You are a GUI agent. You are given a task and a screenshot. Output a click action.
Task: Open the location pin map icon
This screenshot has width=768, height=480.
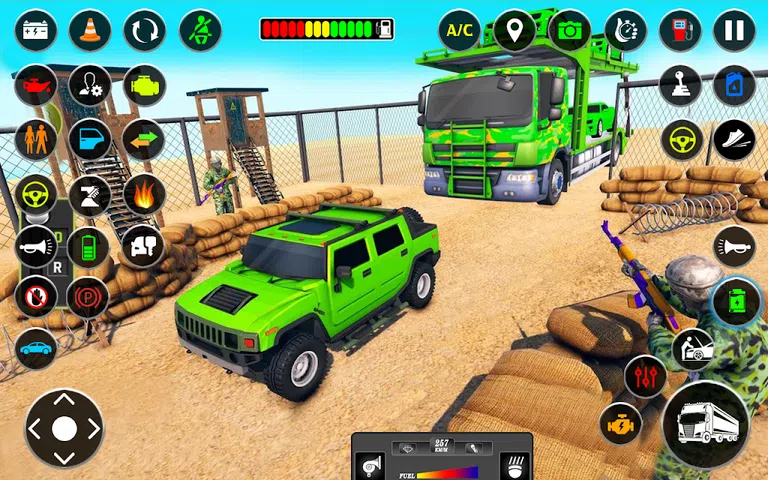(x=514, y=31)
